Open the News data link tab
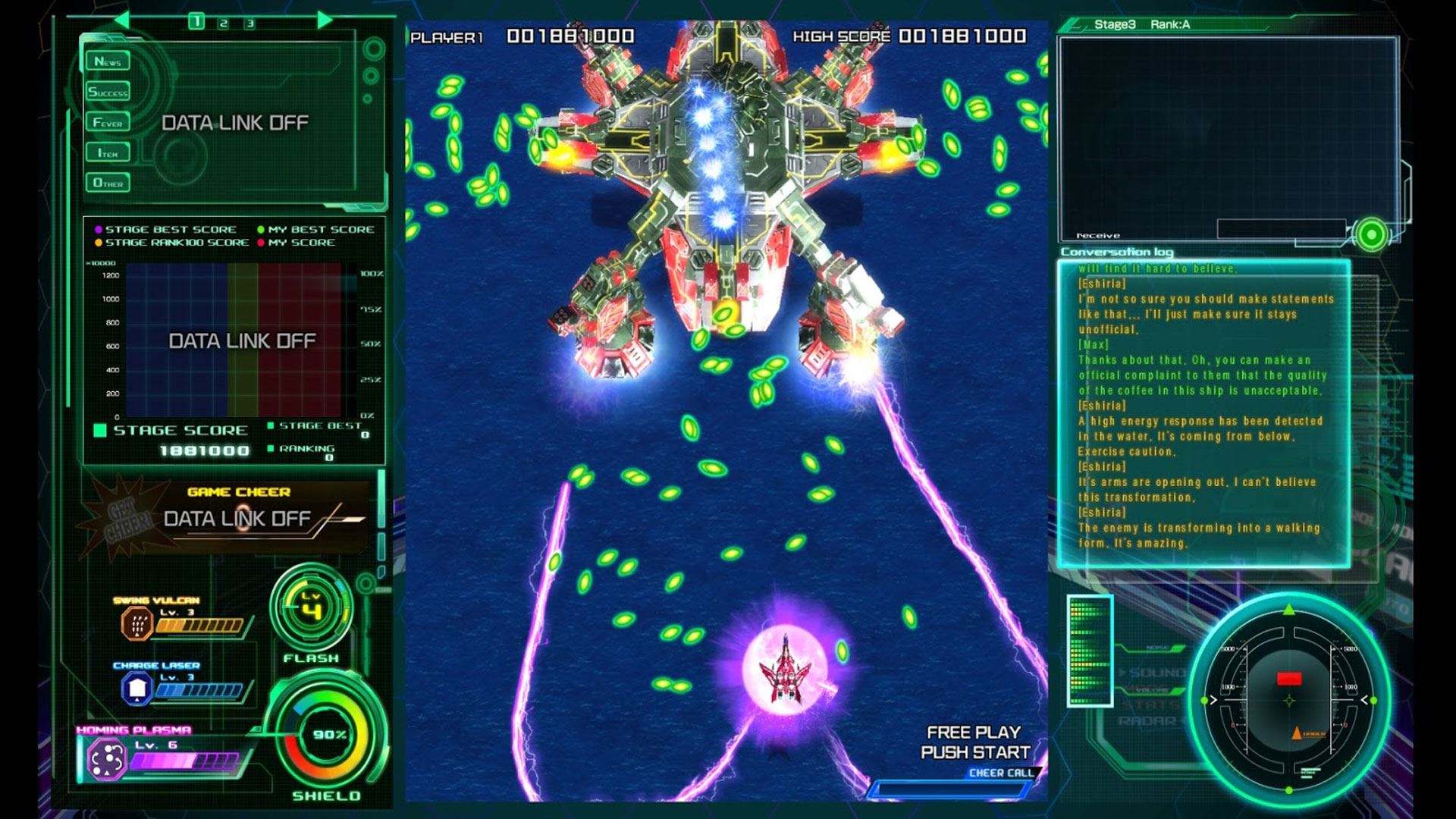The height and width of the screenshot is (819, 1456). [108, 61]
